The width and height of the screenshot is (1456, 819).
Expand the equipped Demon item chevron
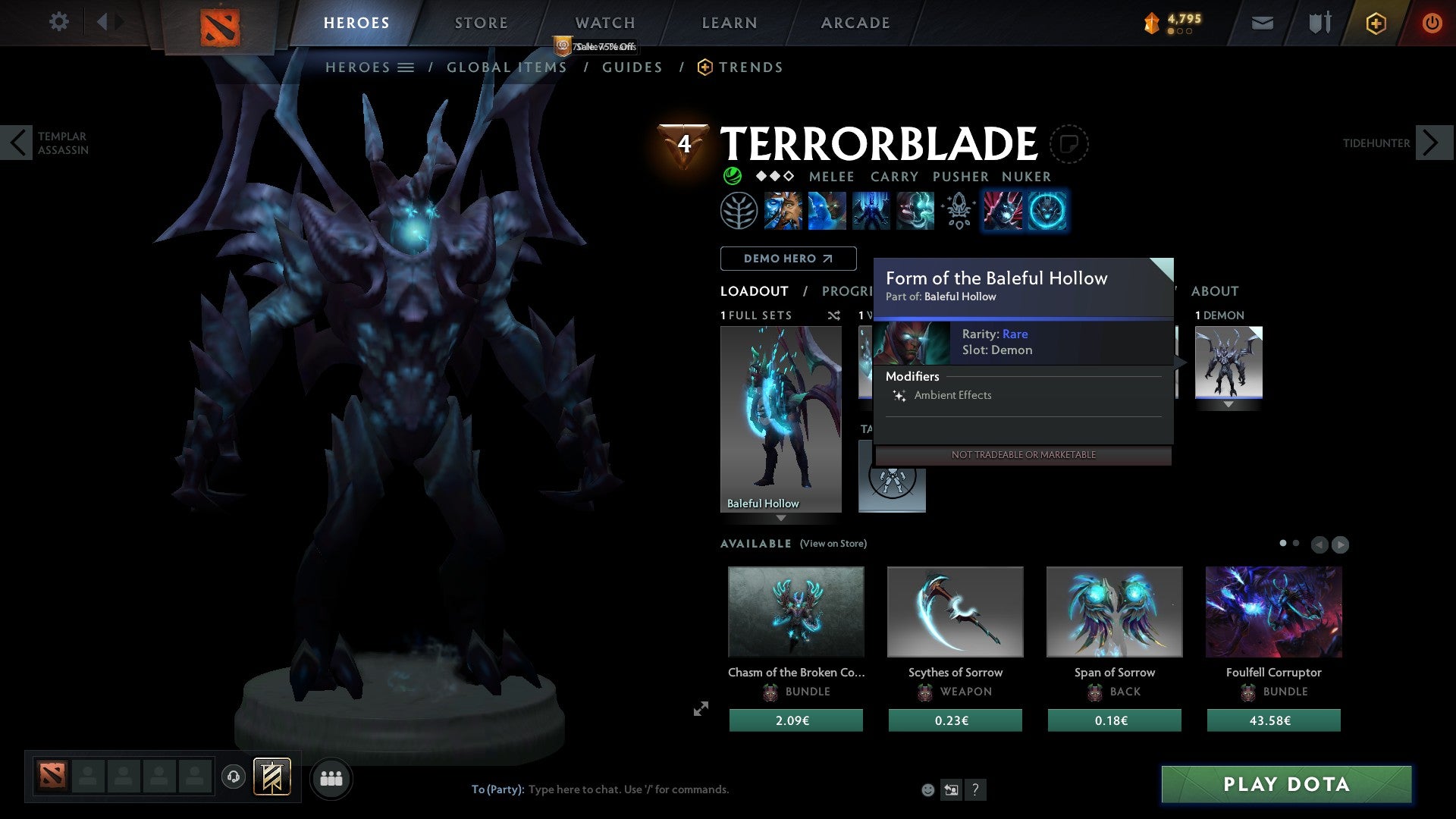coord(1229,405)
